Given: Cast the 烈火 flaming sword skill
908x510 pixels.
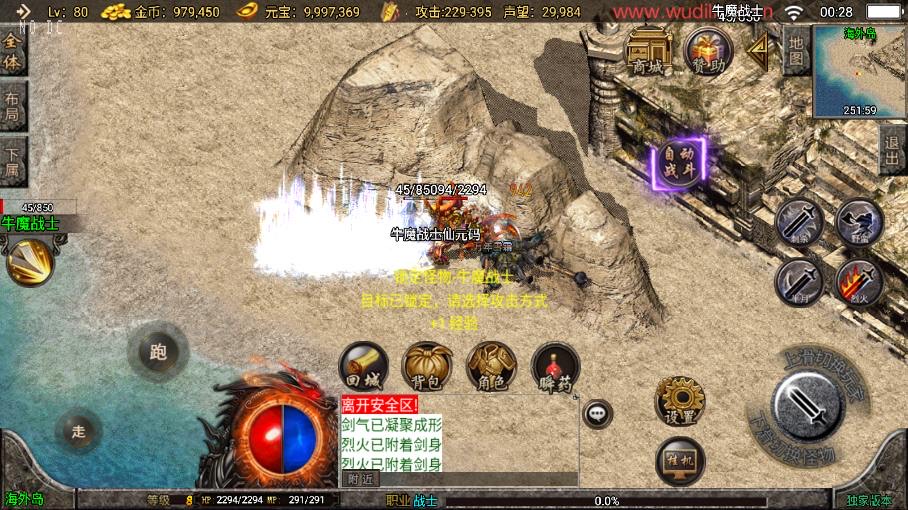Looking at the screenshot, I should 858,282.
